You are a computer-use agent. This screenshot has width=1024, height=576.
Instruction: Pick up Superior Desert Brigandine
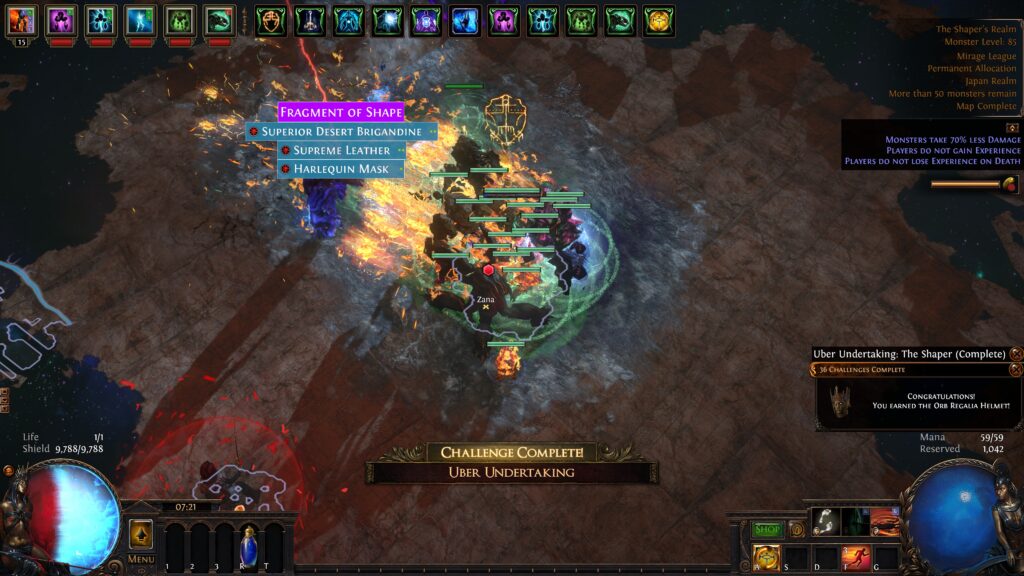click(x=341, y=131)
